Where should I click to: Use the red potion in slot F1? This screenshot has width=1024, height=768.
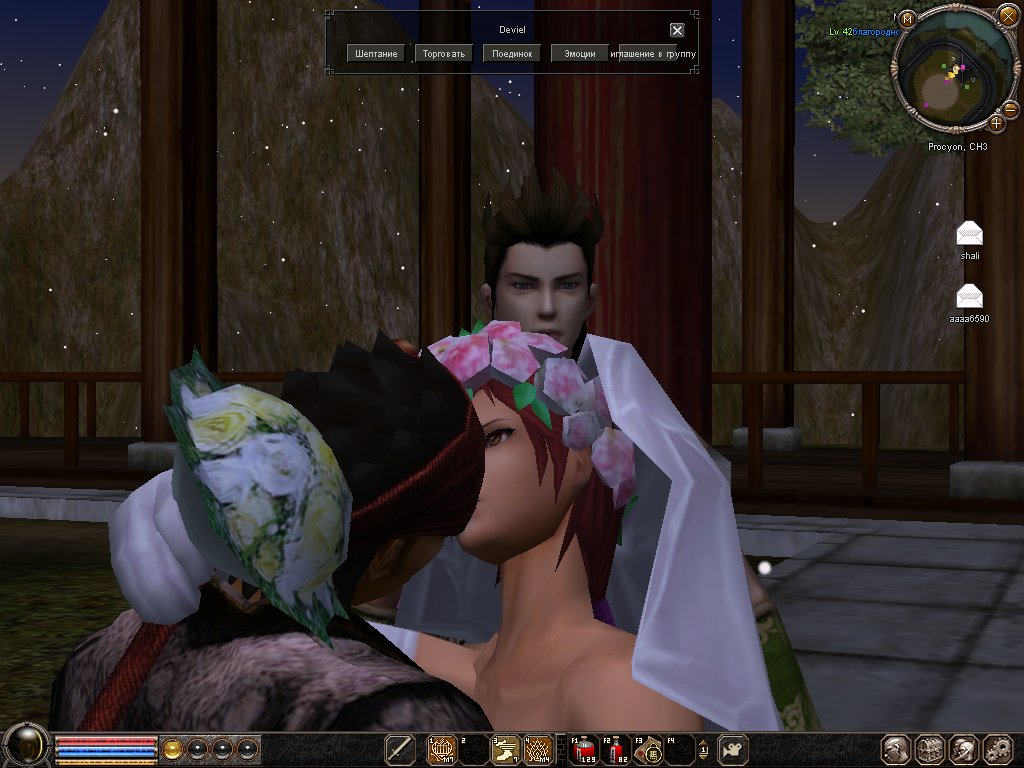point(583,748)
